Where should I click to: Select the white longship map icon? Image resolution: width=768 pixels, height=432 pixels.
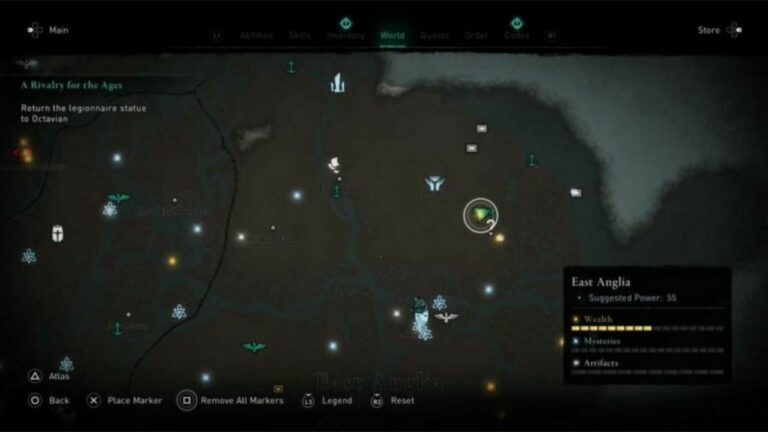click(x=335, y=165)
